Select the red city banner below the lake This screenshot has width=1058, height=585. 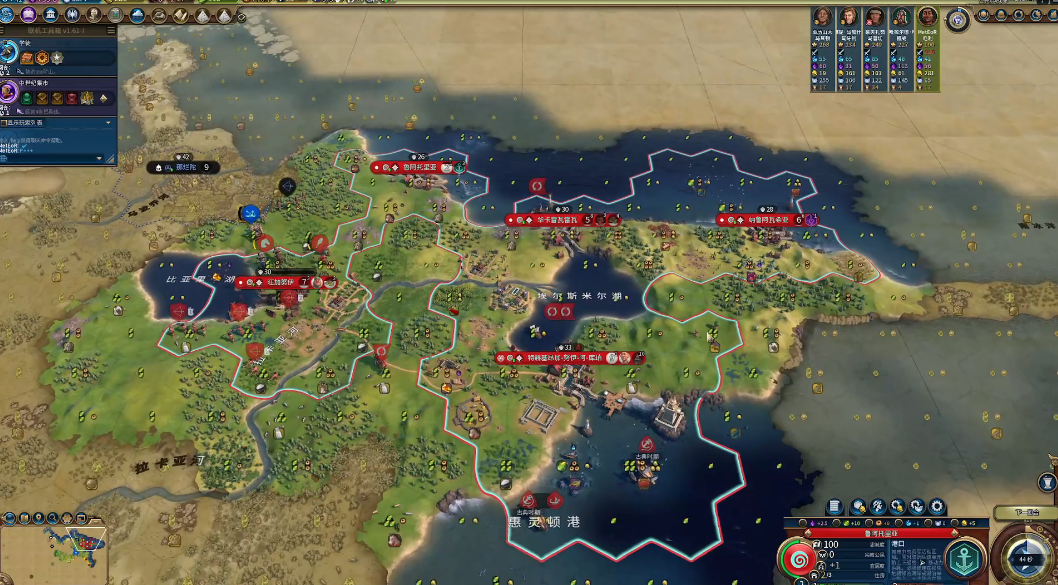tap(569, 357)
